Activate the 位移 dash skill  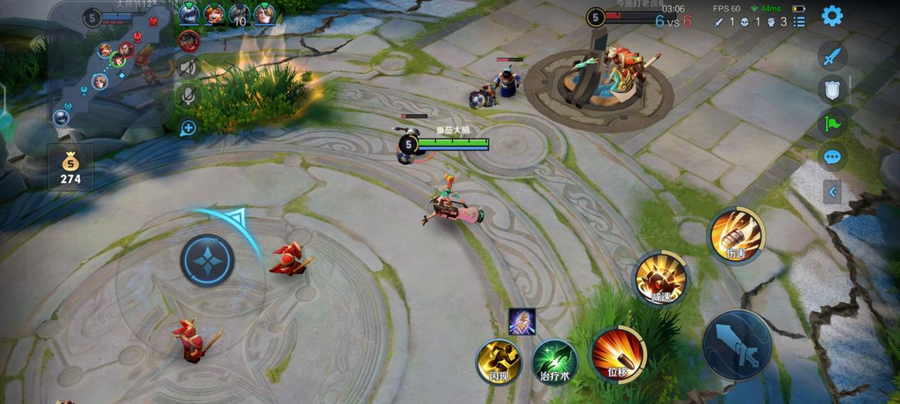[618, 354]
